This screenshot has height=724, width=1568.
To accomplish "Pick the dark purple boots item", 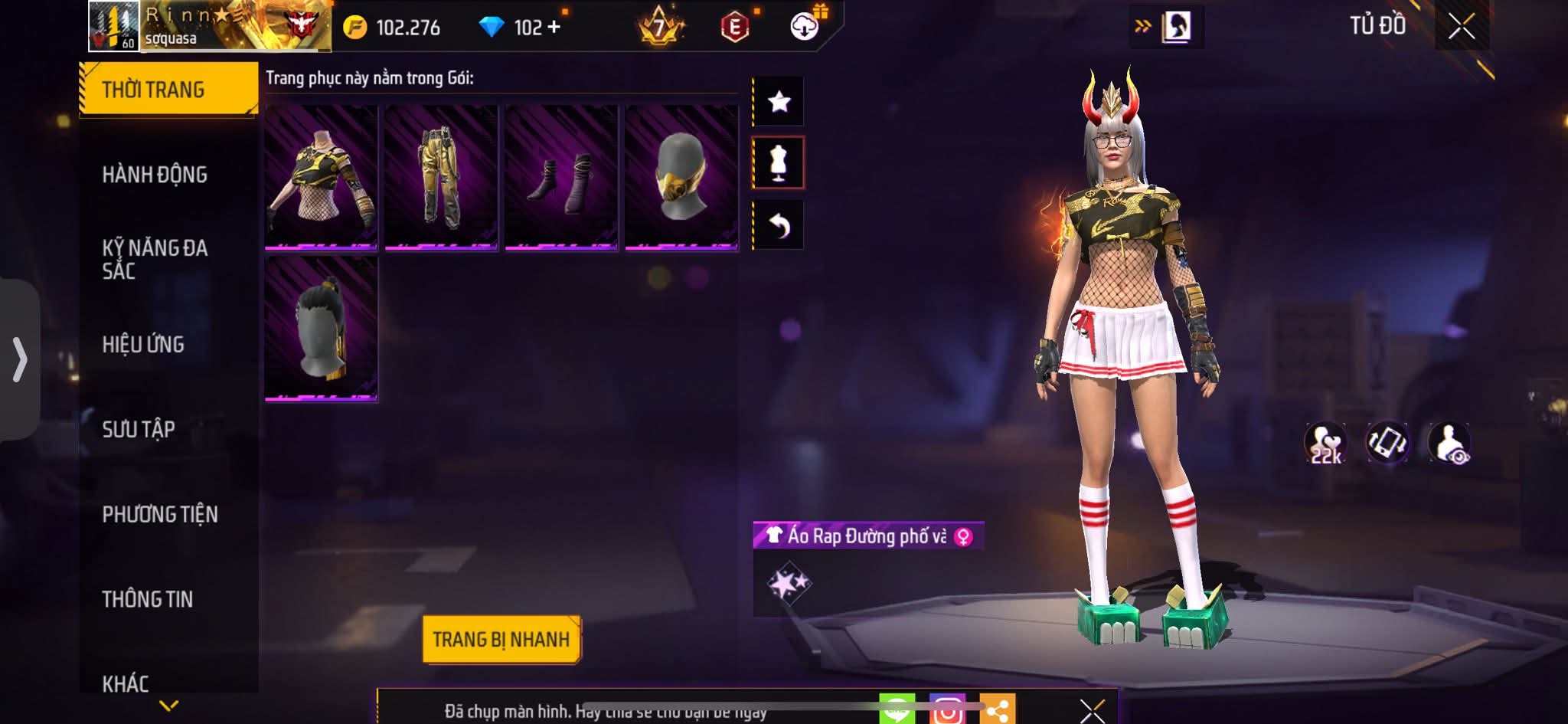I will 561,178.
